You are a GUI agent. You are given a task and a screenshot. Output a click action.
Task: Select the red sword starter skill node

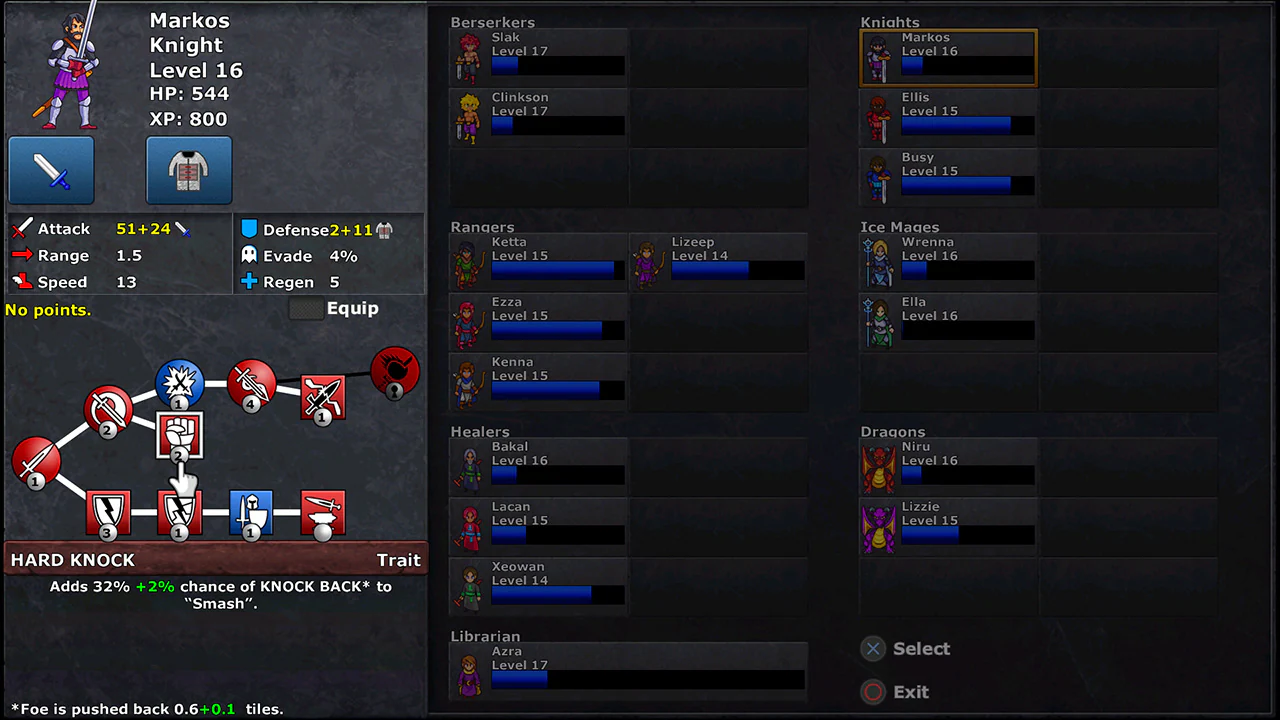click(35, 463)
